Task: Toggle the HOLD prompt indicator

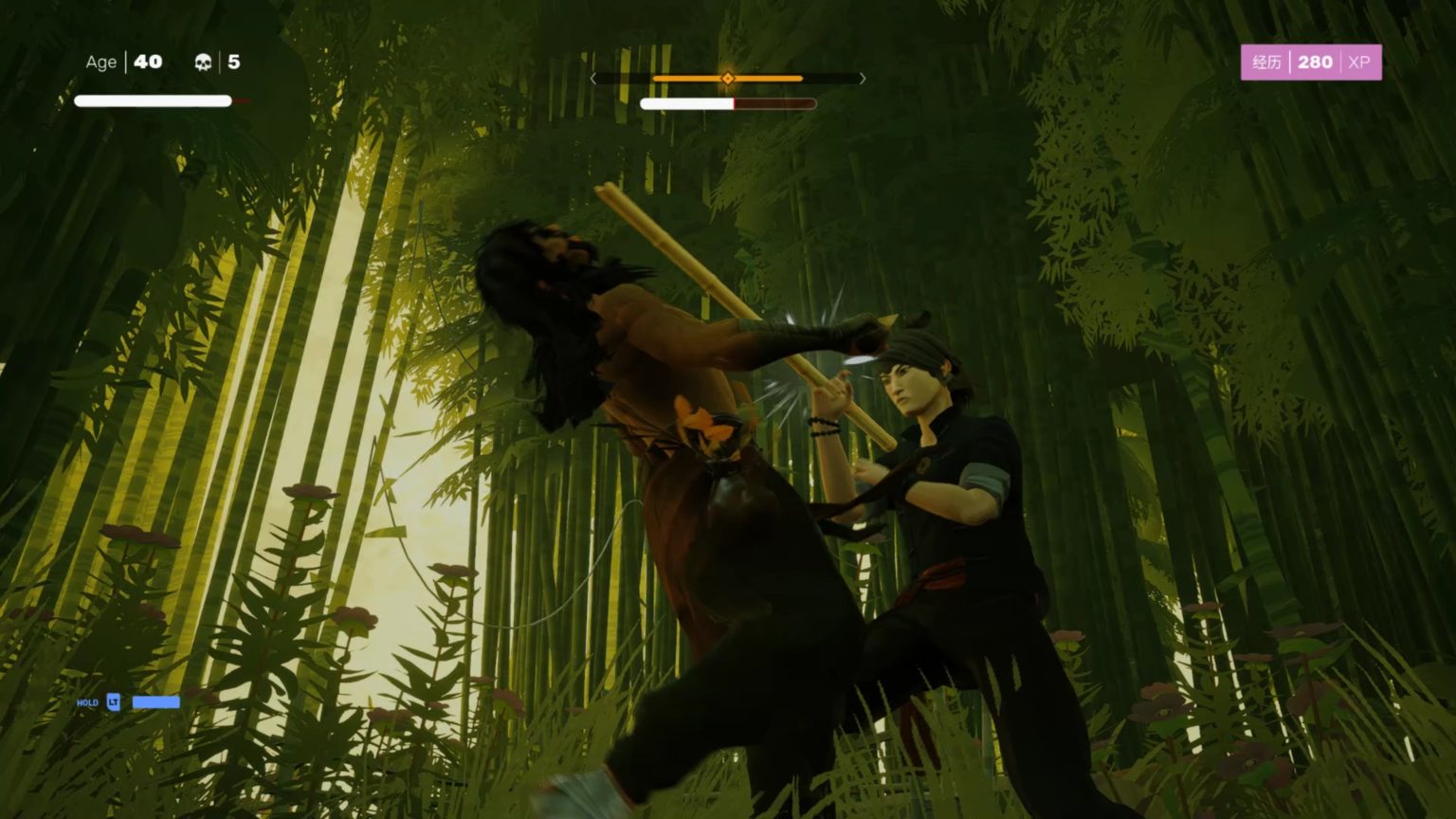Action: tap(87, 702)
